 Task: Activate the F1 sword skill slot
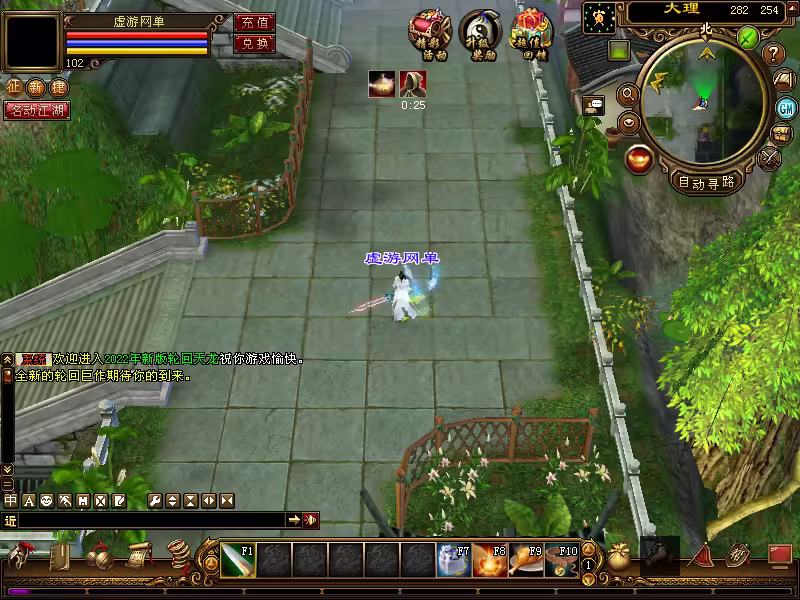(x=238, y=559)
